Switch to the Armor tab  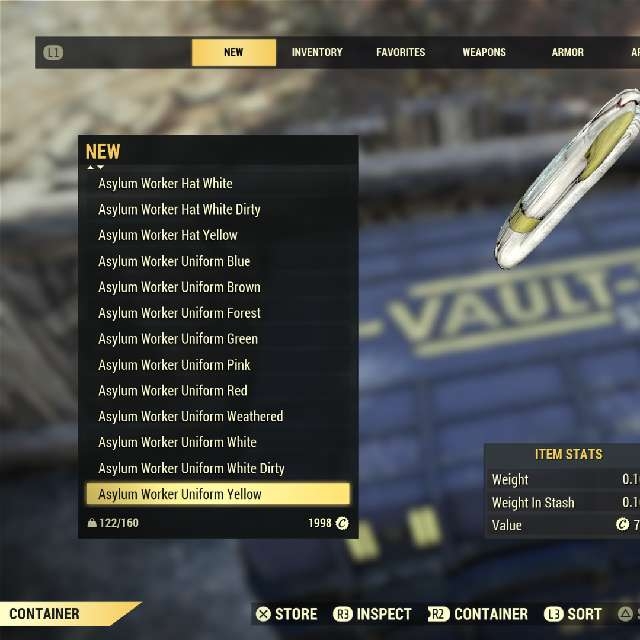pos(568,52)
